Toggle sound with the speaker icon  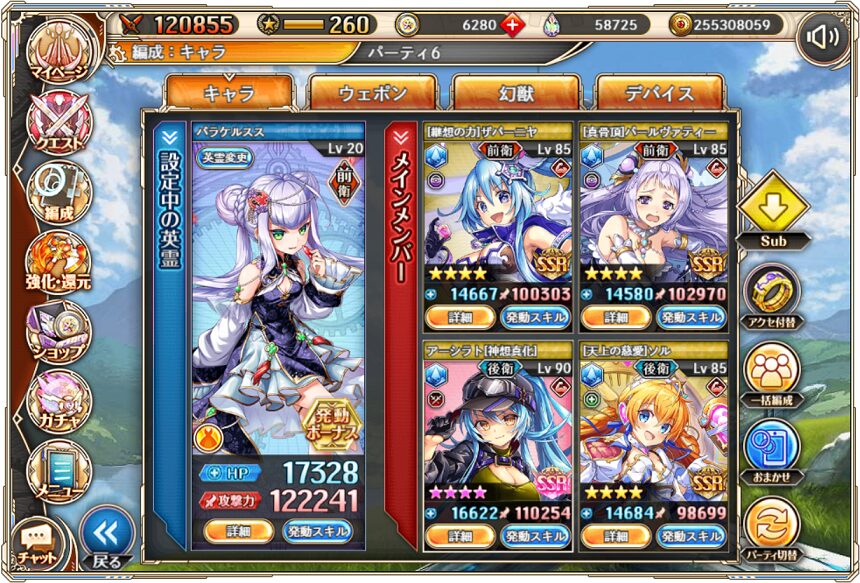[823, 37]
